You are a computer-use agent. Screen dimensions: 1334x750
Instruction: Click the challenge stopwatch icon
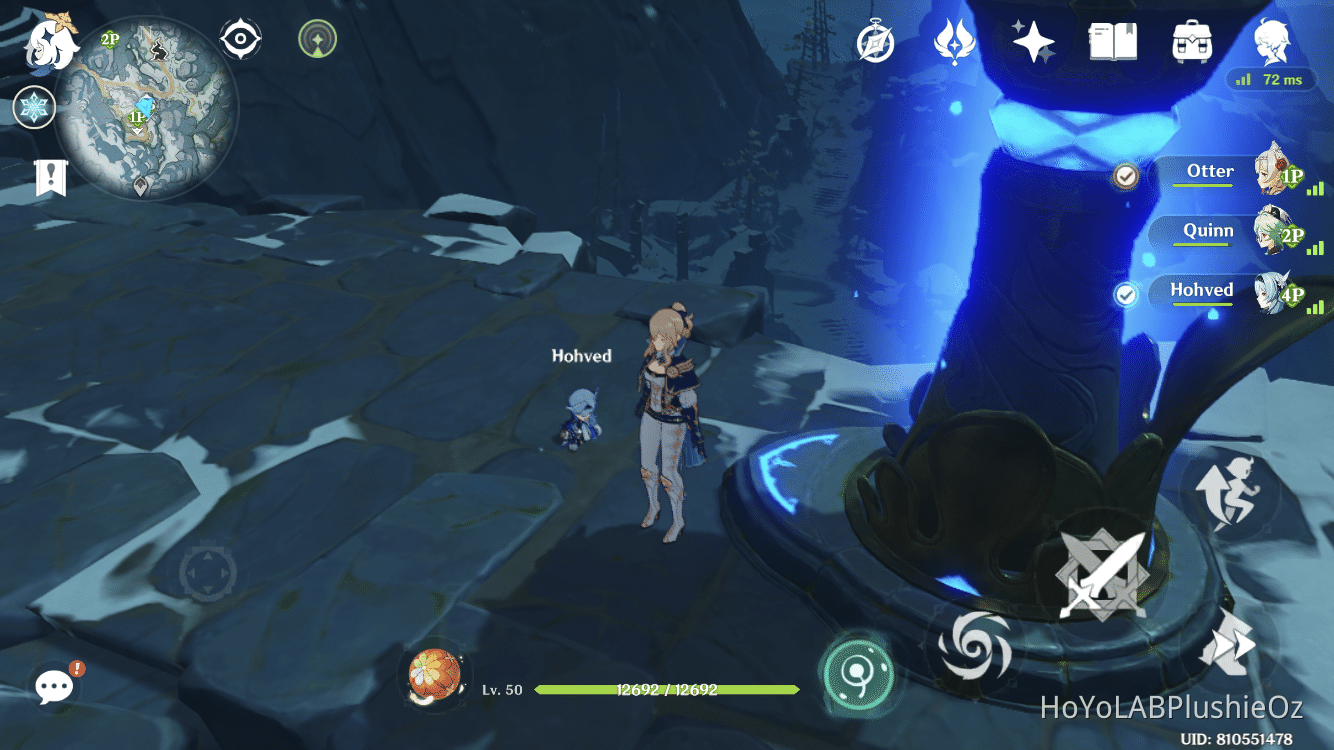coord(874,43)
